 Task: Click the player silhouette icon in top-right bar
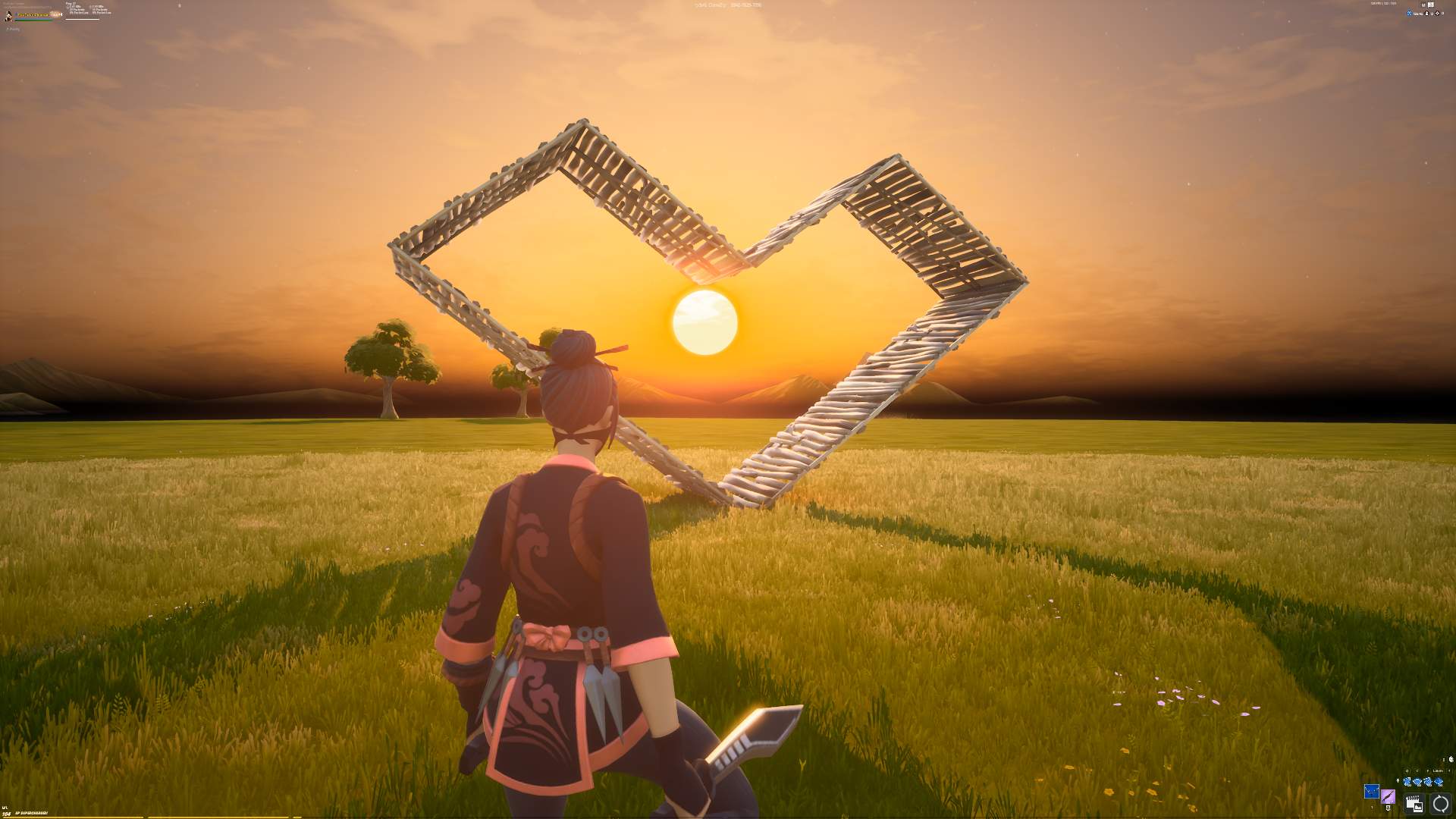[1426, 14]
